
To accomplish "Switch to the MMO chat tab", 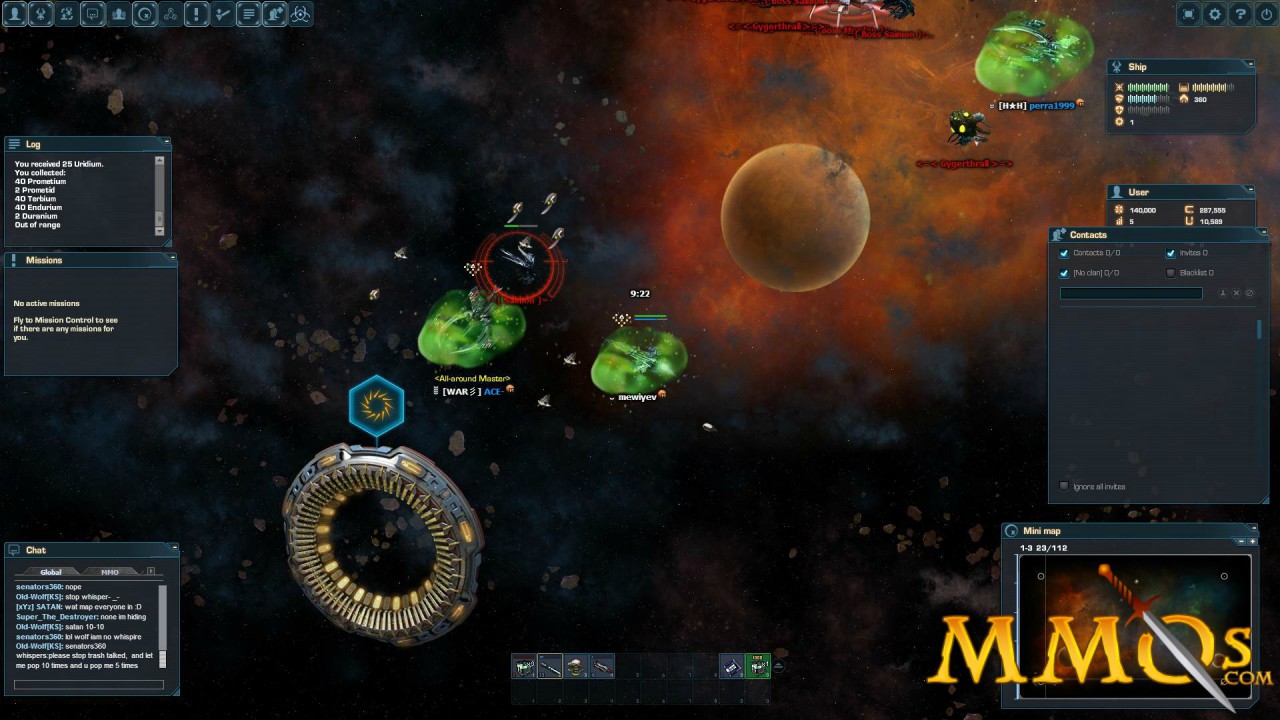I will 110,572.
